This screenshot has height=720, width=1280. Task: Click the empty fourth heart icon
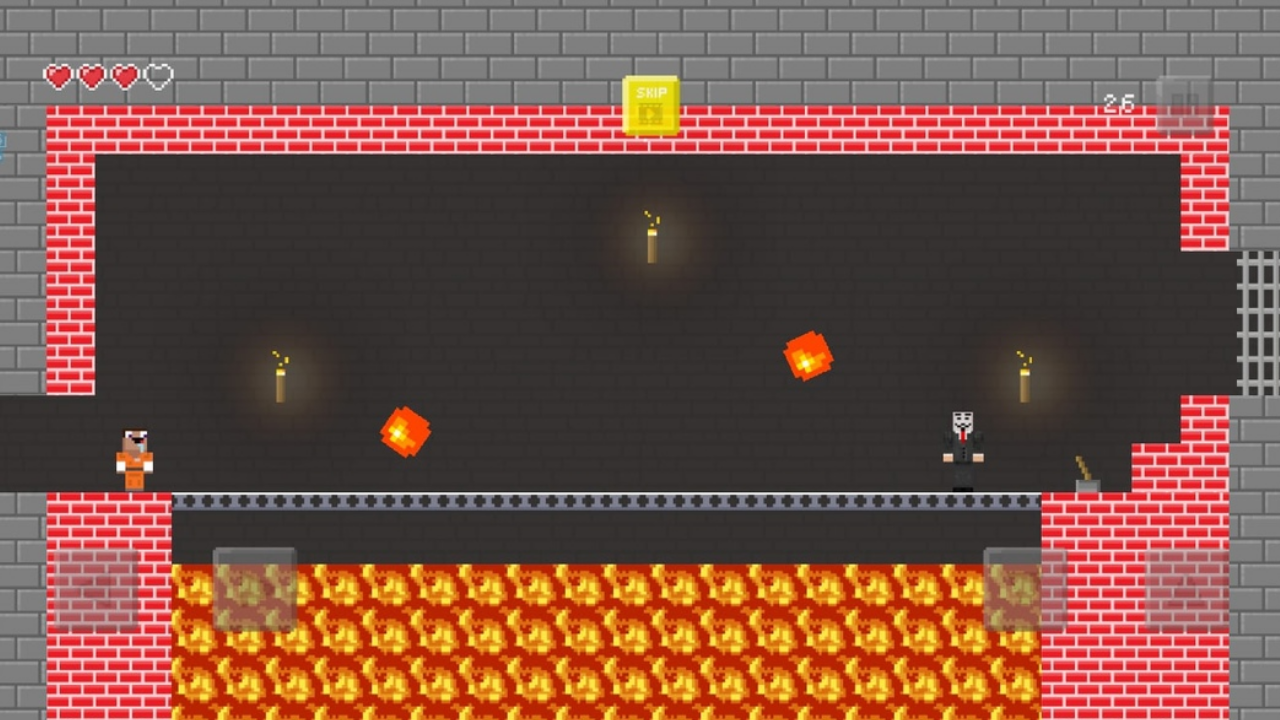click(x=160, y=75)
